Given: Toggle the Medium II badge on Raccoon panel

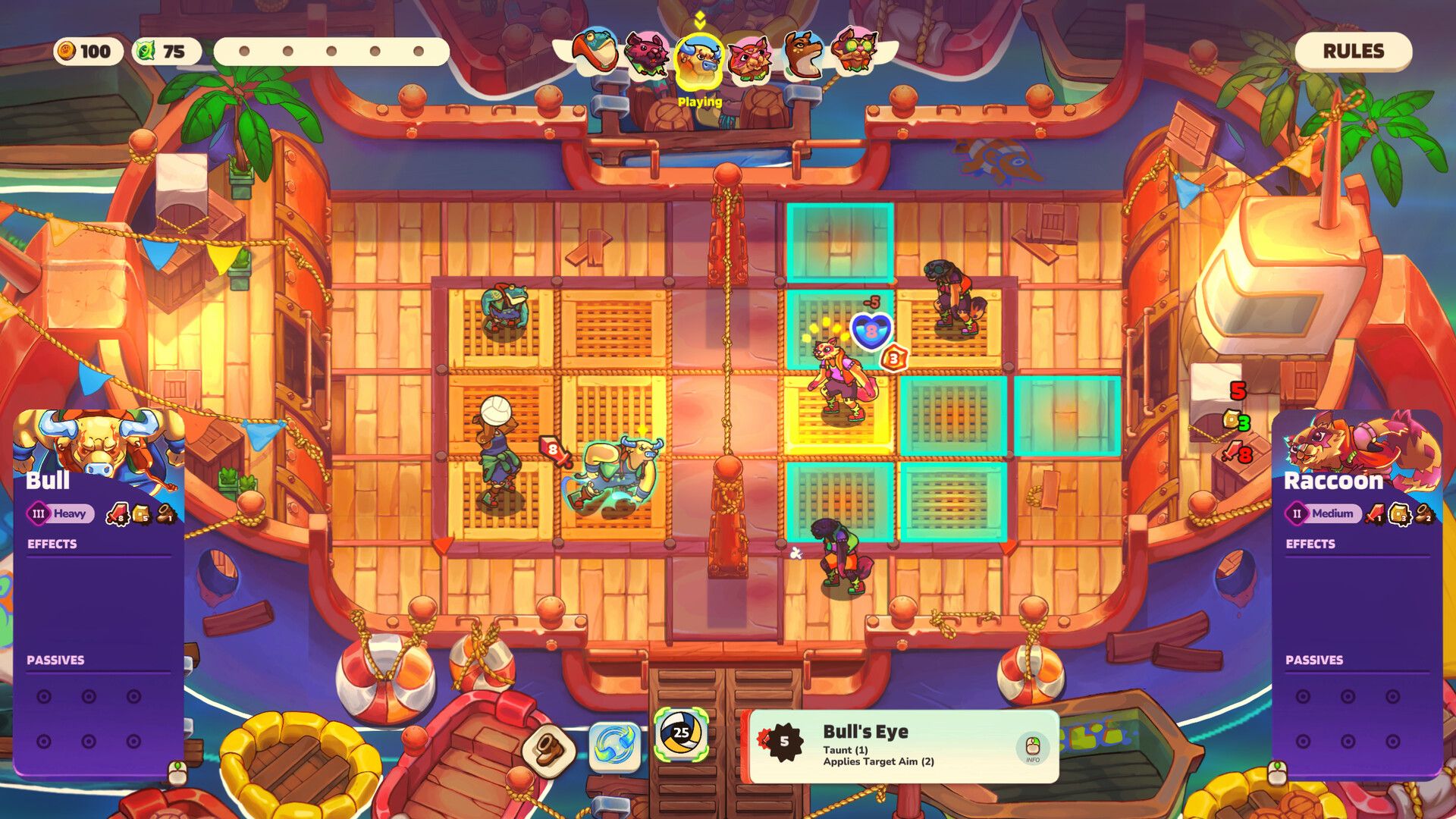Looking at the screenshot, I should pos(1324,513).
